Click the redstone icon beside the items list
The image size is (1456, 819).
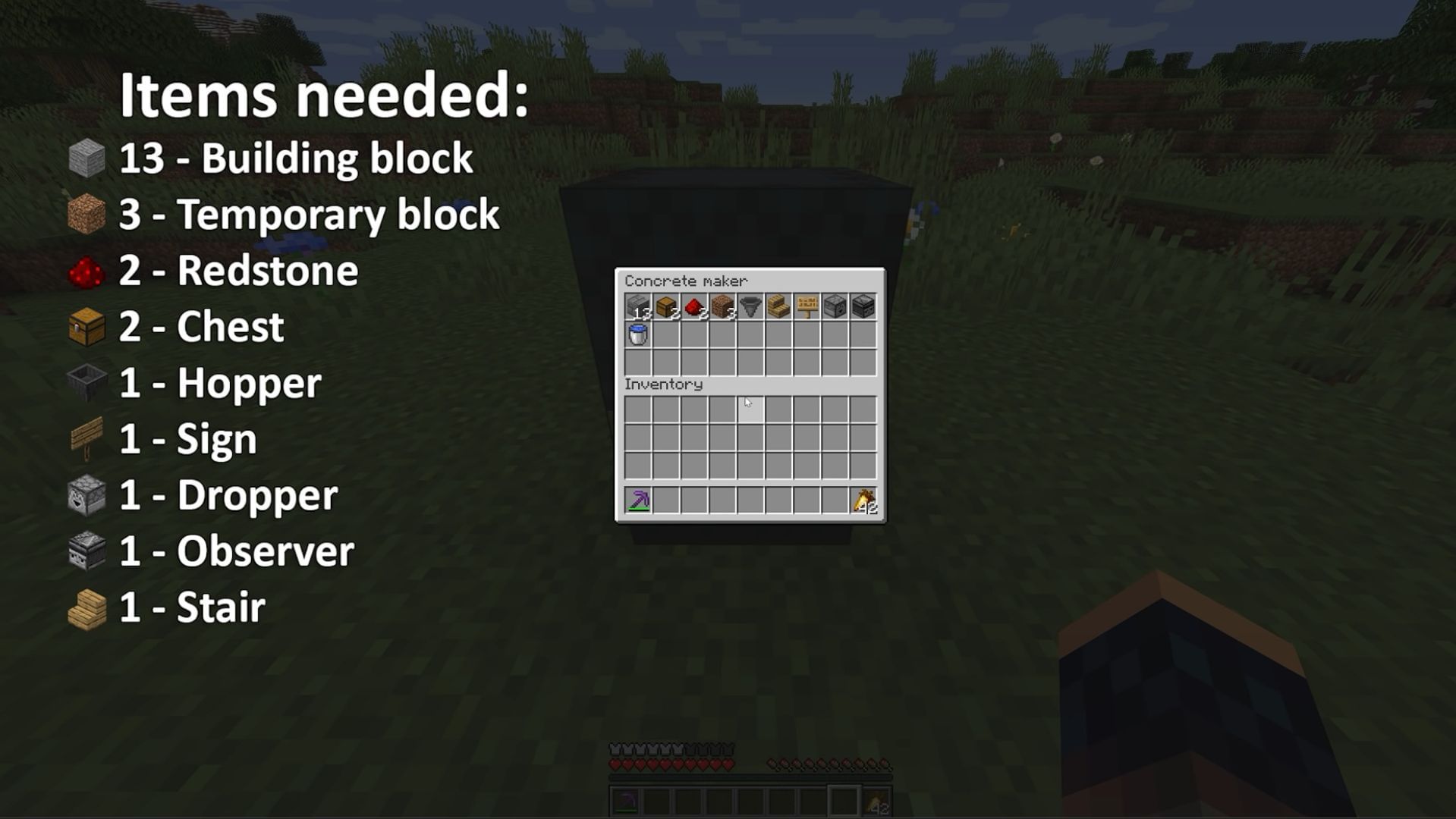point(86,271)
